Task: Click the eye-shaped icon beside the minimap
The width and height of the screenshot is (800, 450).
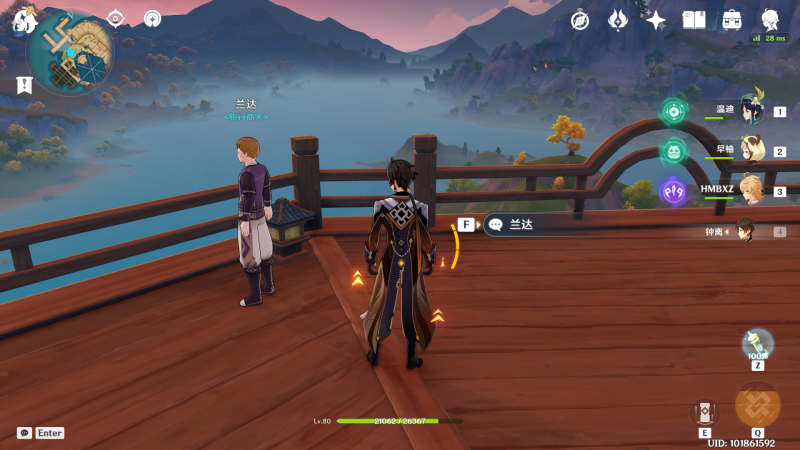Action: (x=115, y=18)
